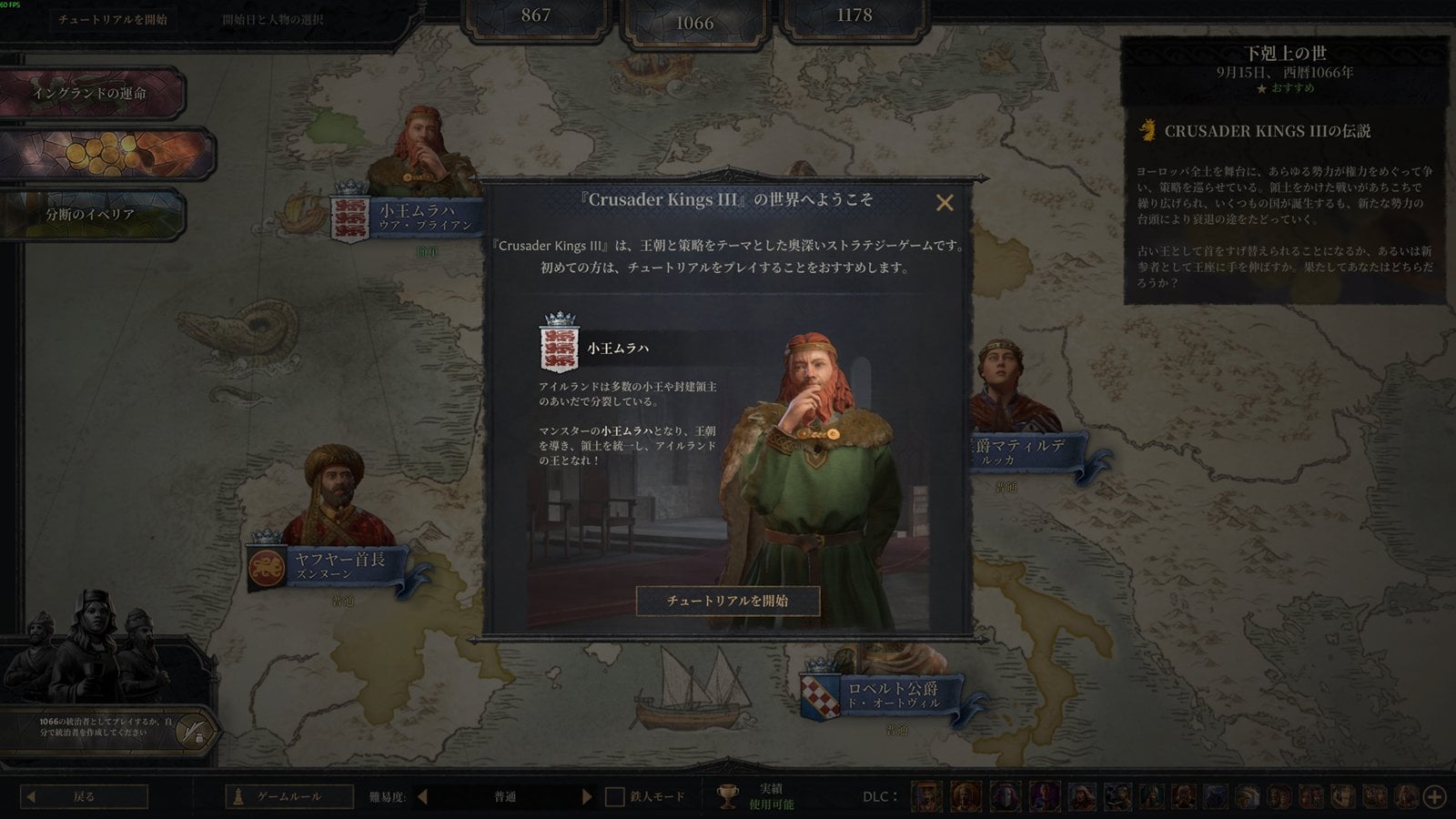Screen dimensions: 1456x819
Task: Click the plus button beside the DLC icons
Action: tap(1434, 797)
